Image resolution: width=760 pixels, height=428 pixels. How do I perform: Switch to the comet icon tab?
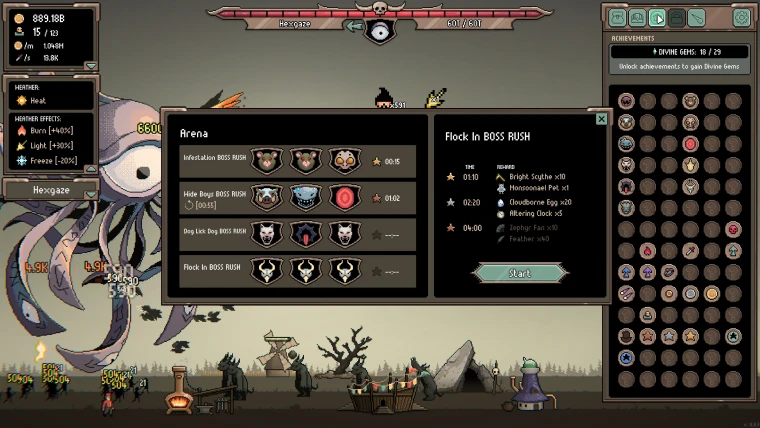pos(697,17)
